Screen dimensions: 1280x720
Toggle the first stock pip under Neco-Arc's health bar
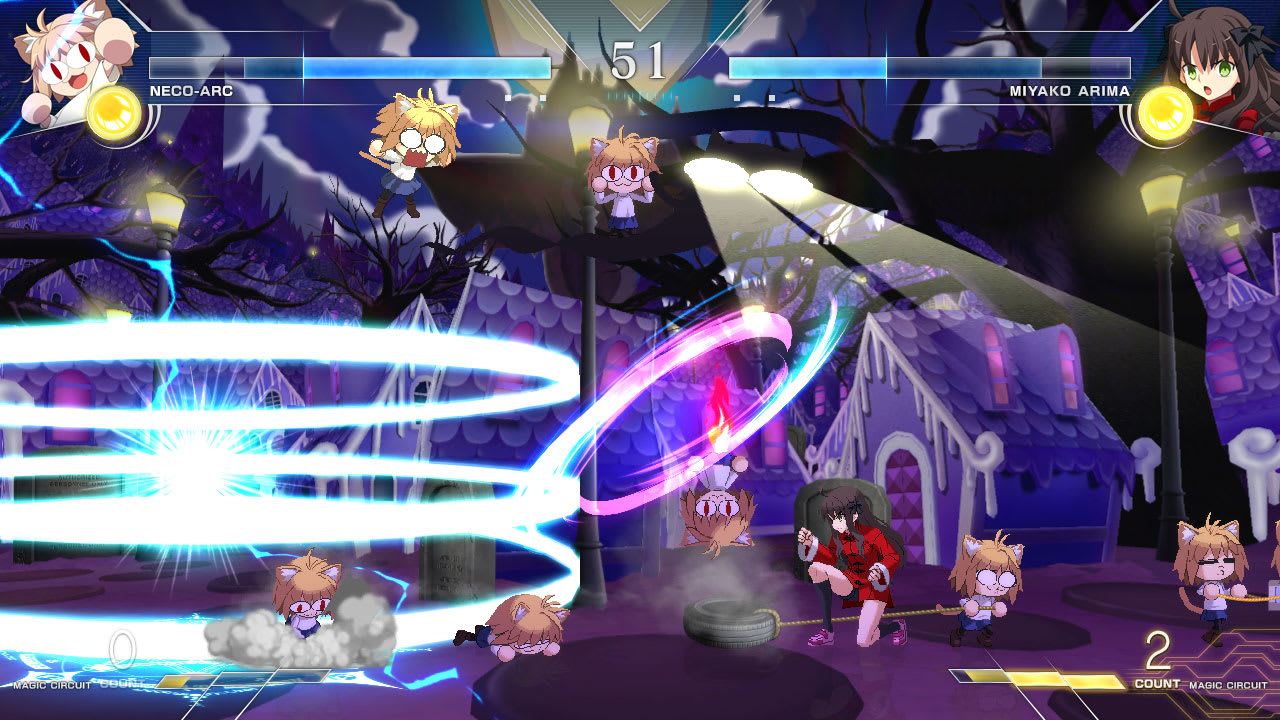point(510,96)
